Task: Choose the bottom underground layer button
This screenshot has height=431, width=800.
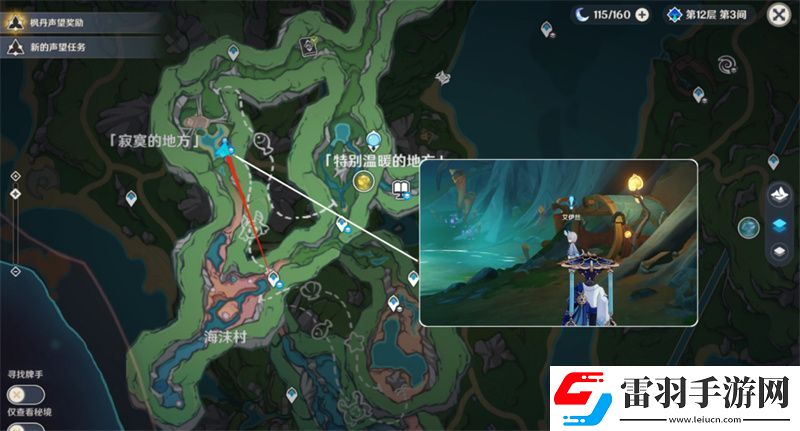Action: (x=779, y=251)
